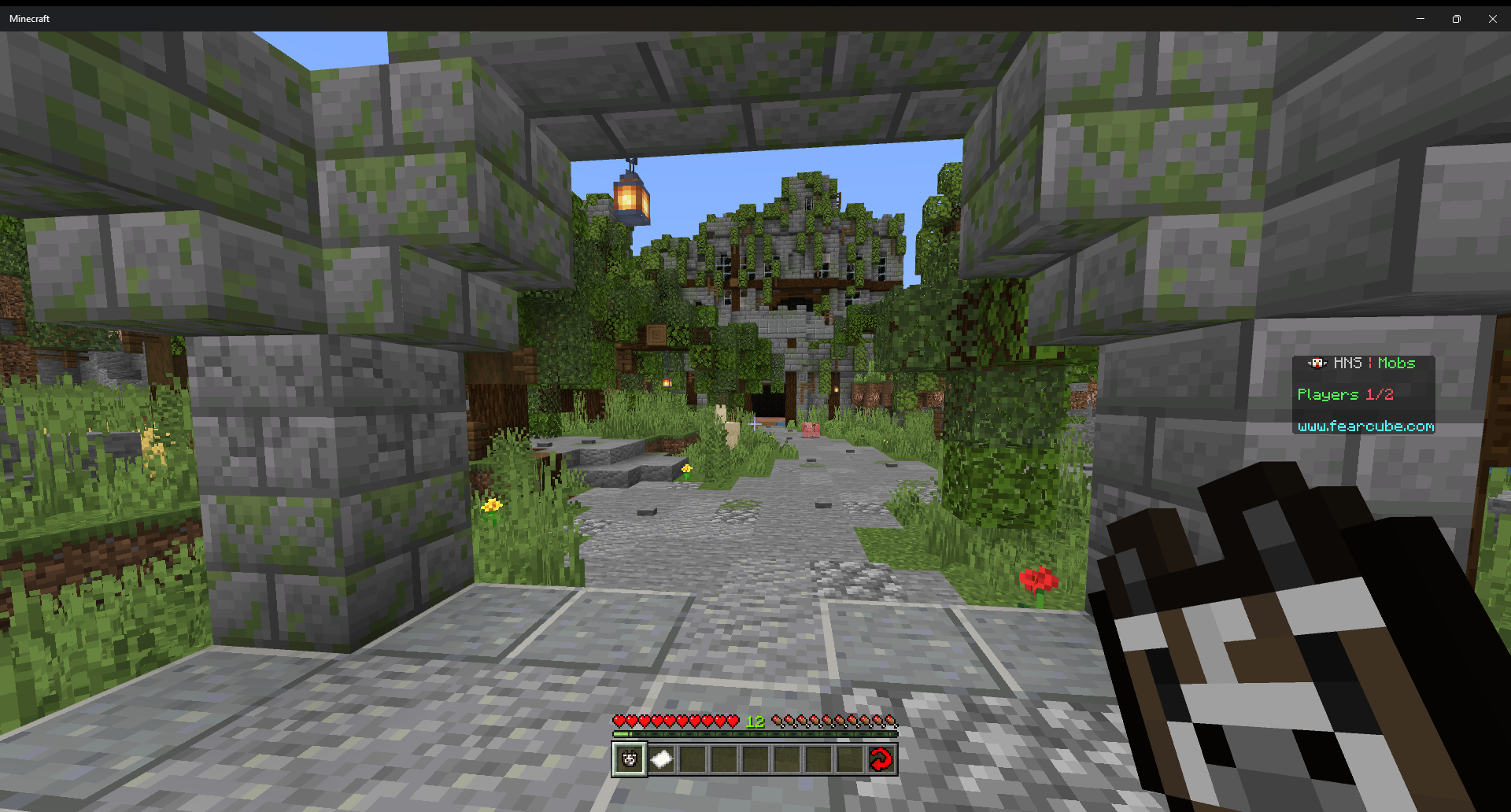Open the www.fearcube.com link on the scoreboard

click(x=1365, y=427)
